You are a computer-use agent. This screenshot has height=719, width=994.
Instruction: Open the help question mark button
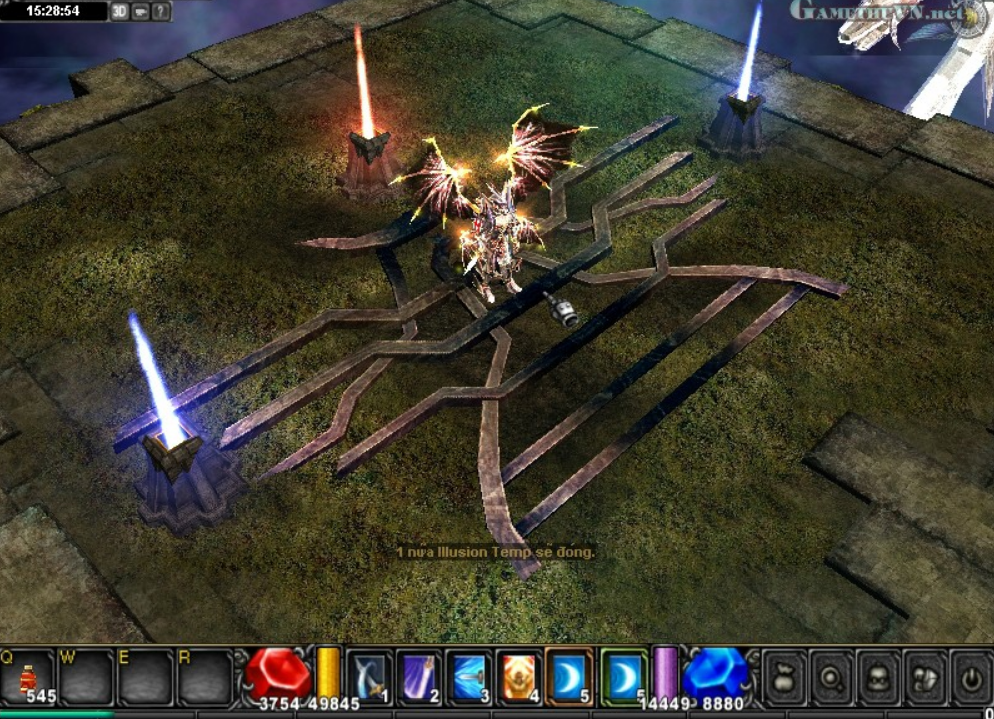coord(161,12)
